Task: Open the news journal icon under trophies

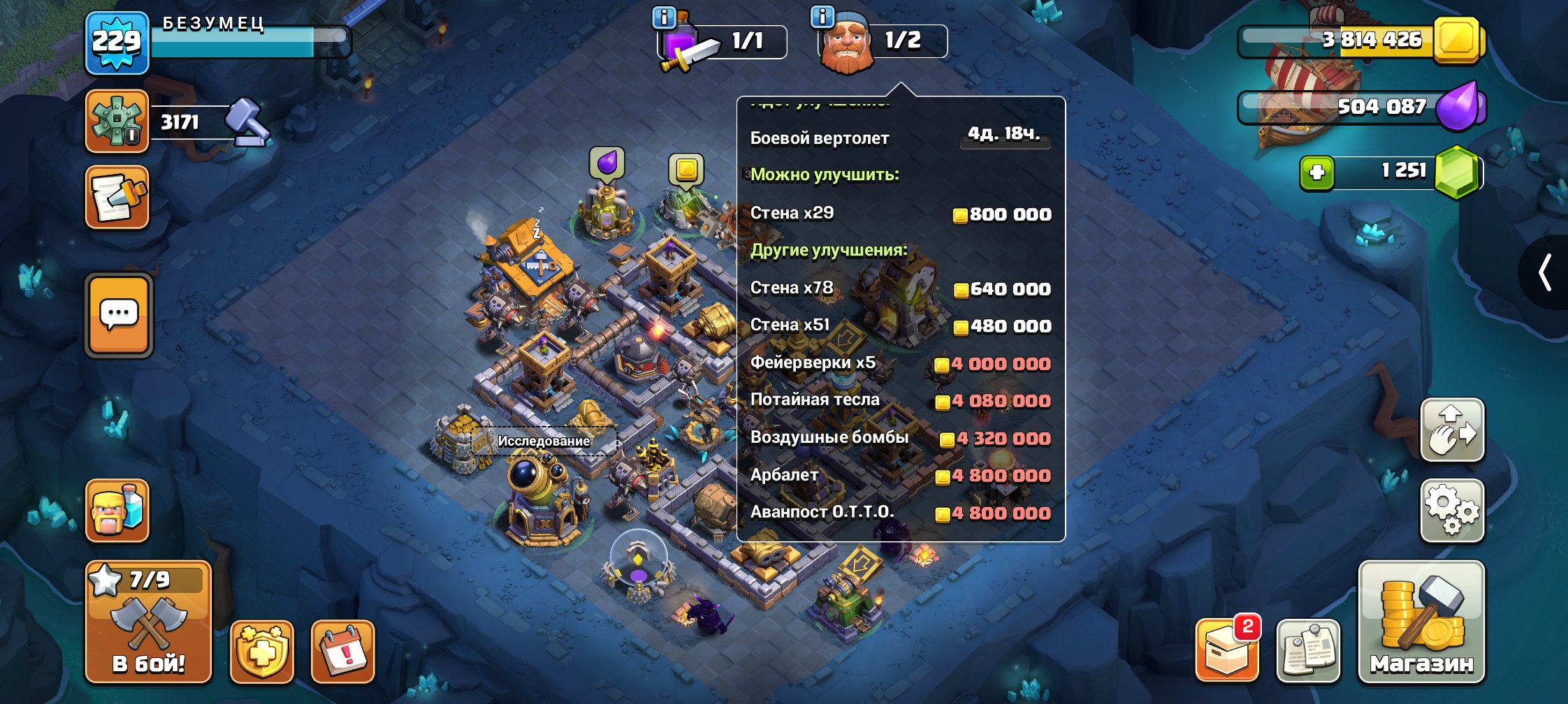Action: click(117, 198)
